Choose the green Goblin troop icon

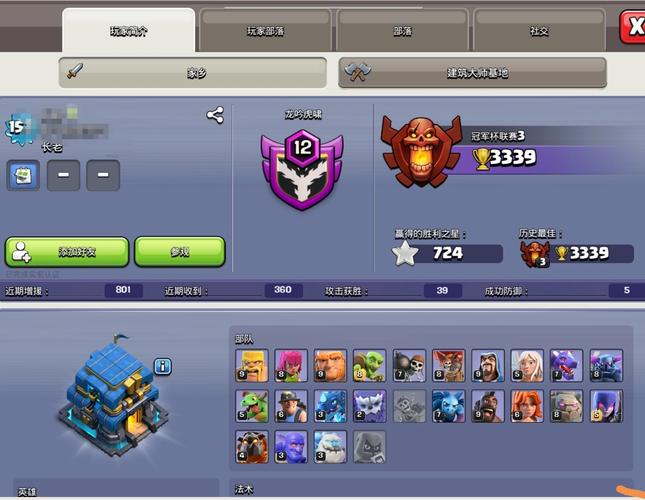tap(369, 366)
